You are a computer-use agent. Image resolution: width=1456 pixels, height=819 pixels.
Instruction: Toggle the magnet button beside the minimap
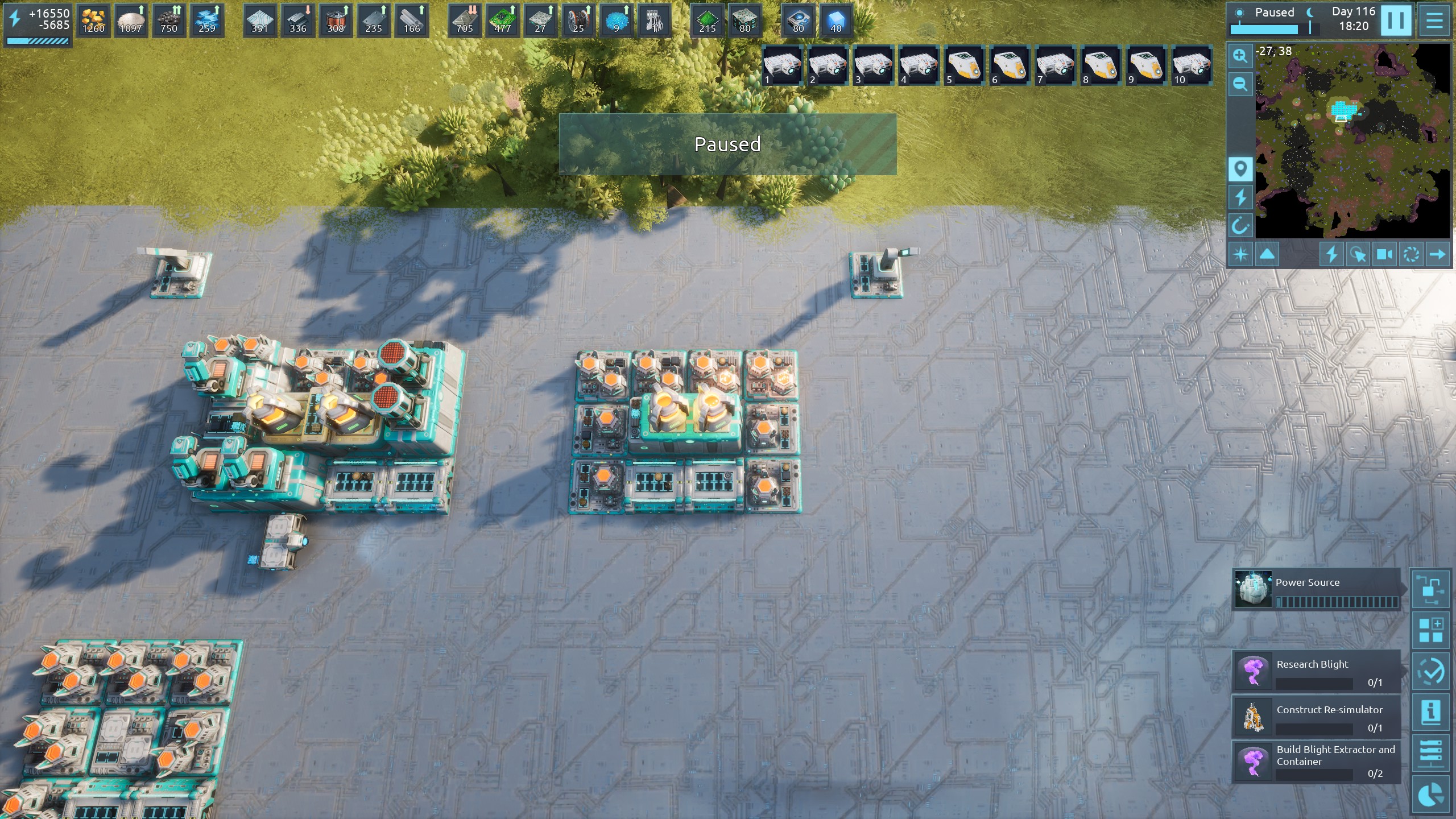pyautogui.click(x=1240, y=226)
